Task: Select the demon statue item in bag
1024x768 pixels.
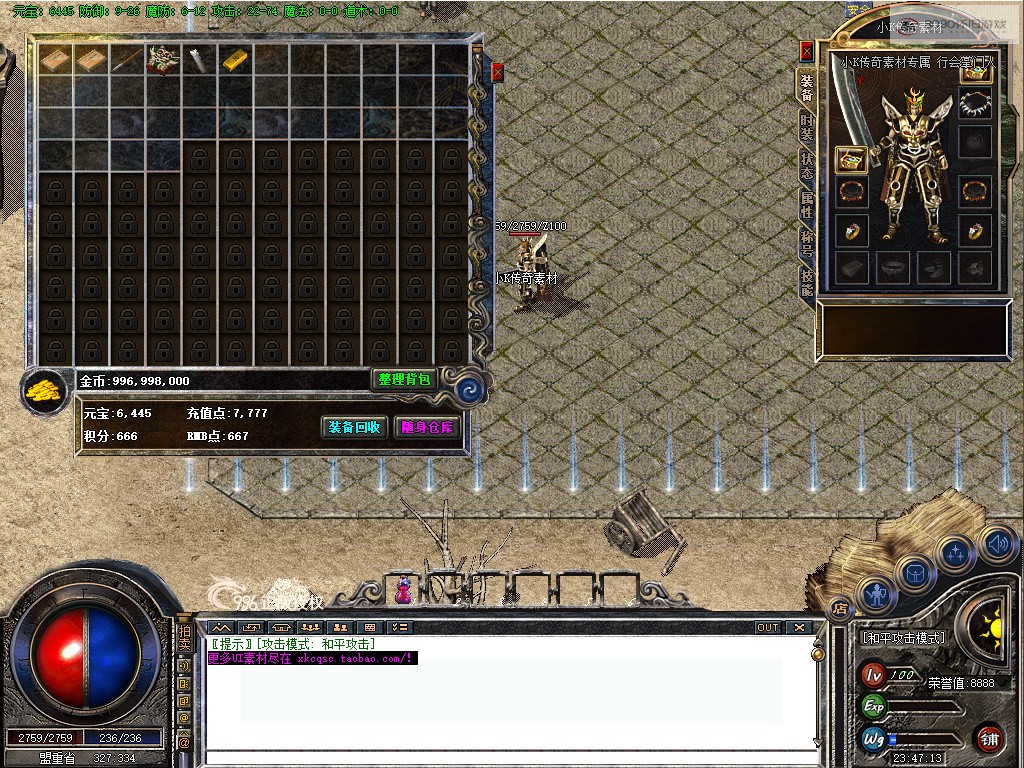Action: click(162, 60)
